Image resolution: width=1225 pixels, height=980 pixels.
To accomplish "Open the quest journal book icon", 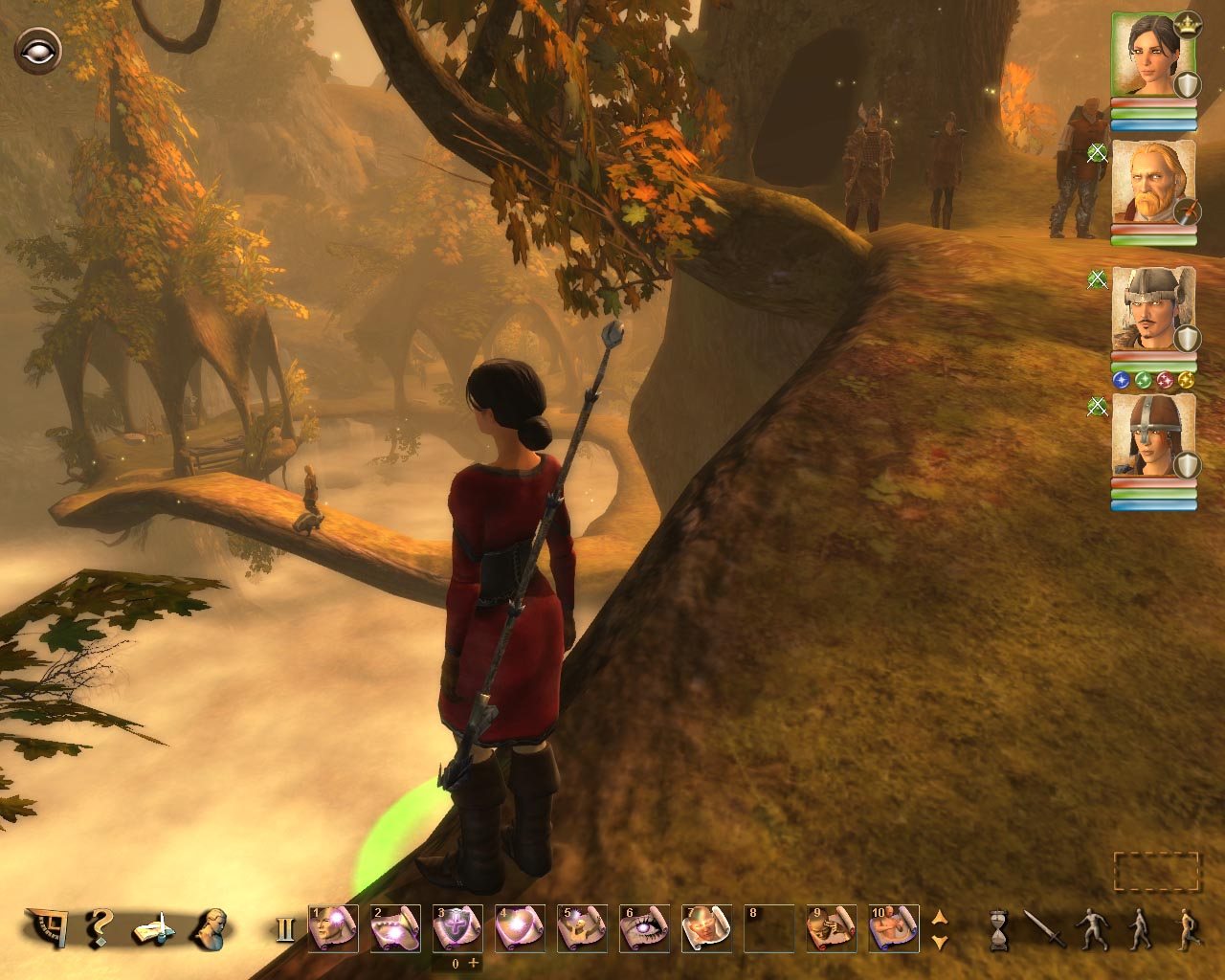I will pyautogui.click(x=154, y=928).
